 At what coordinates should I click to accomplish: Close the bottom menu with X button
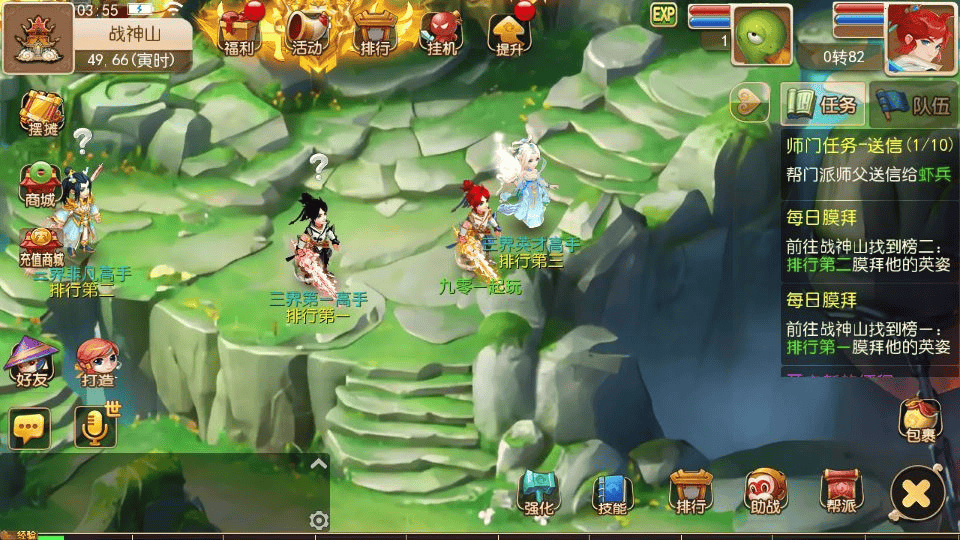point(917,492)
